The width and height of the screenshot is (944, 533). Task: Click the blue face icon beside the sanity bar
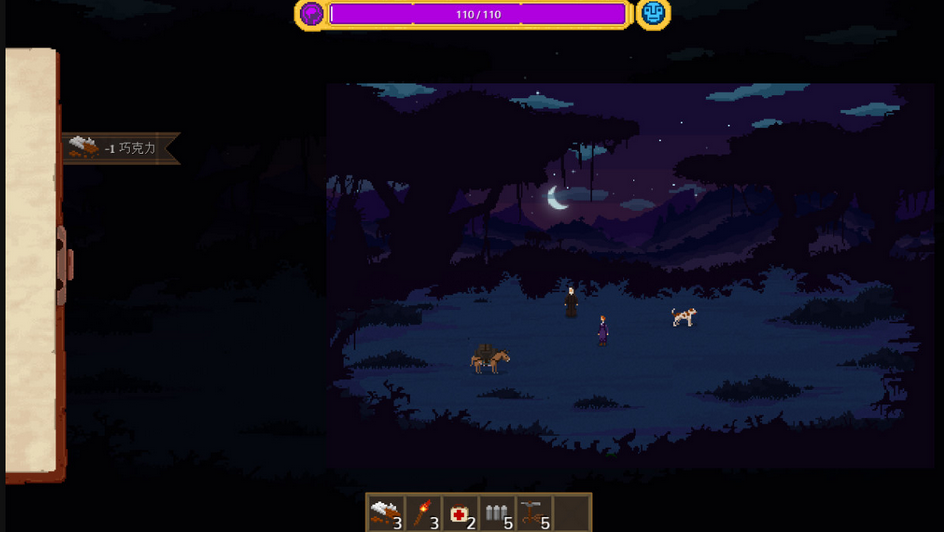(653, 13)
